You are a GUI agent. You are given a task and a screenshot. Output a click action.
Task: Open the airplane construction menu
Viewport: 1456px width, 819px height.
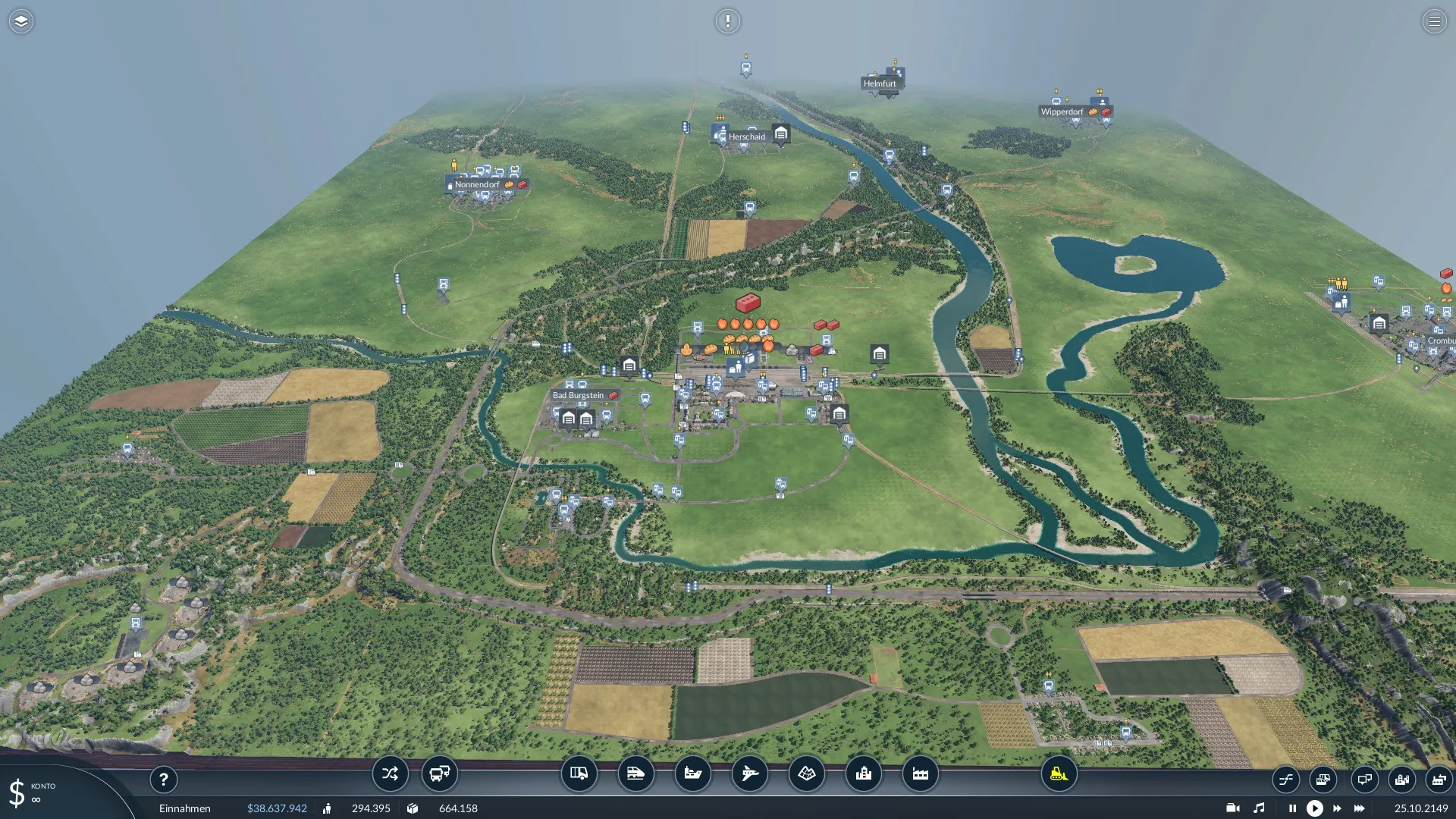[749, 773]
